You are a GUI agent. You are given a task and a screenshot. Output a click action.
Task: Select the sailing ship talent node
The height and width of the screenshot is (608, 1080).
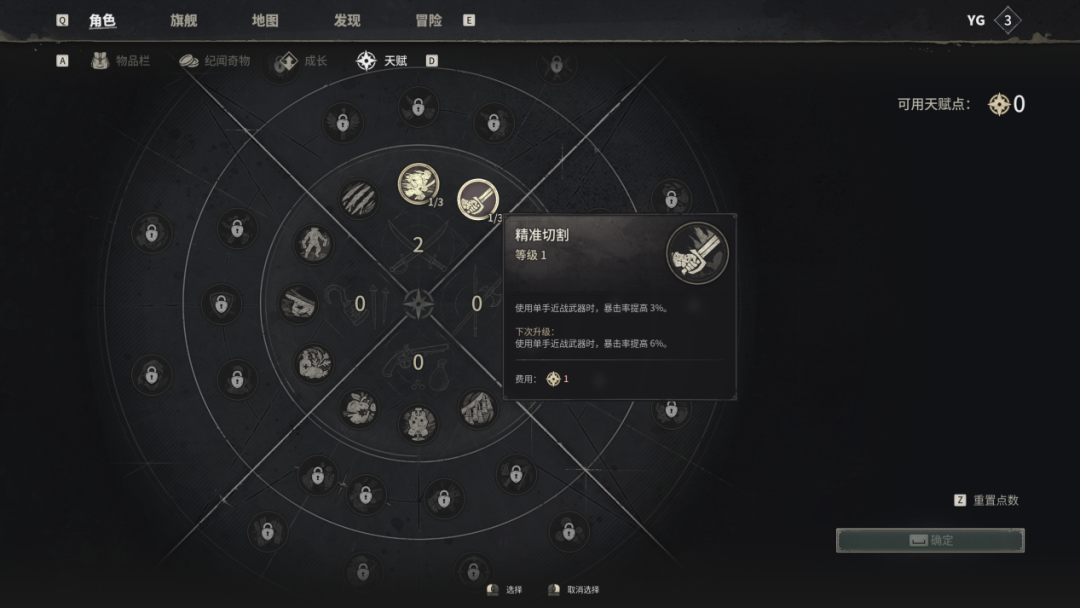click(478, 407)
